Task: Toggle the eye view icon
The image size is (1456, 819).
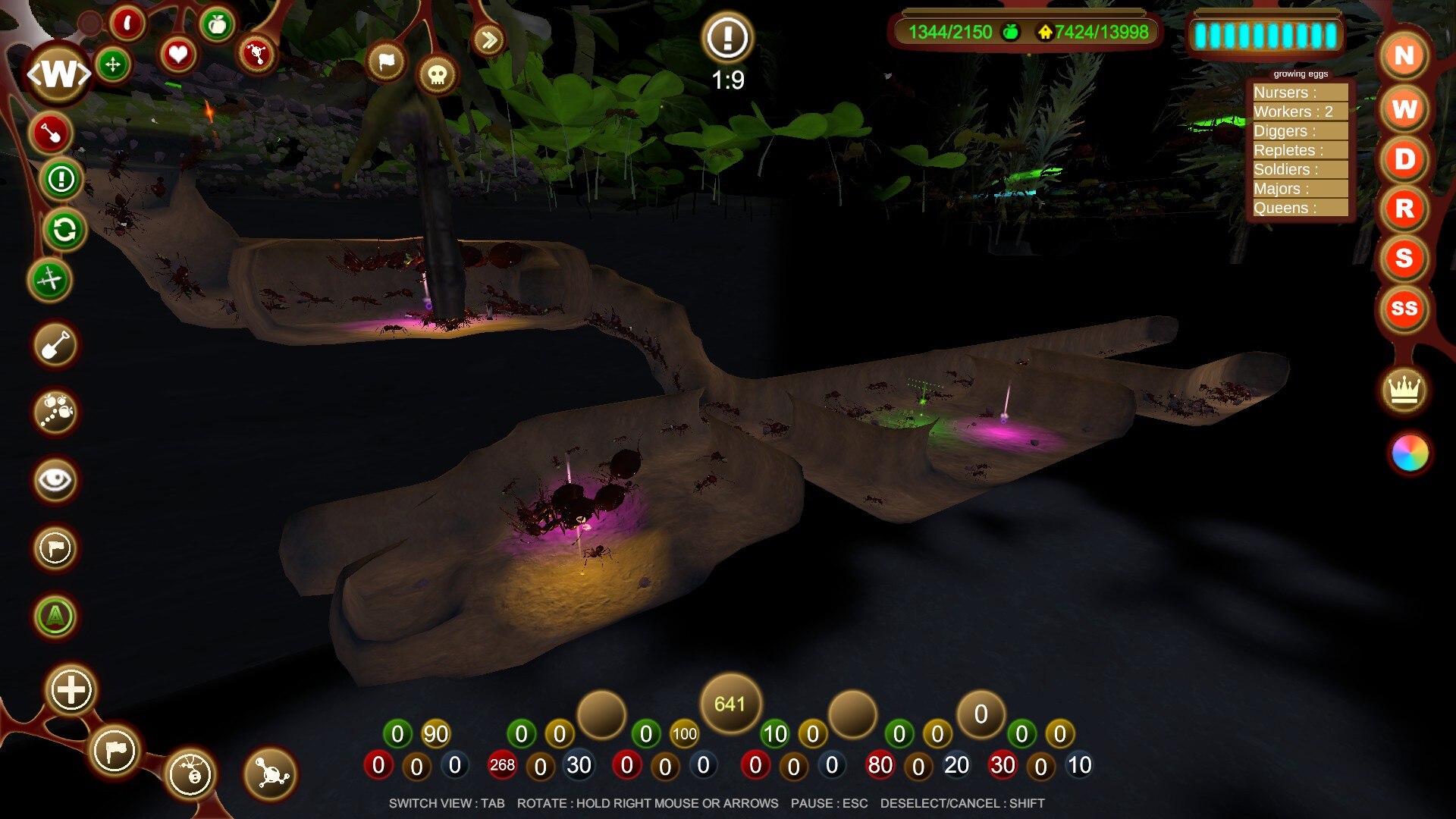Action: pyautogui.click(x=55, y=480)
